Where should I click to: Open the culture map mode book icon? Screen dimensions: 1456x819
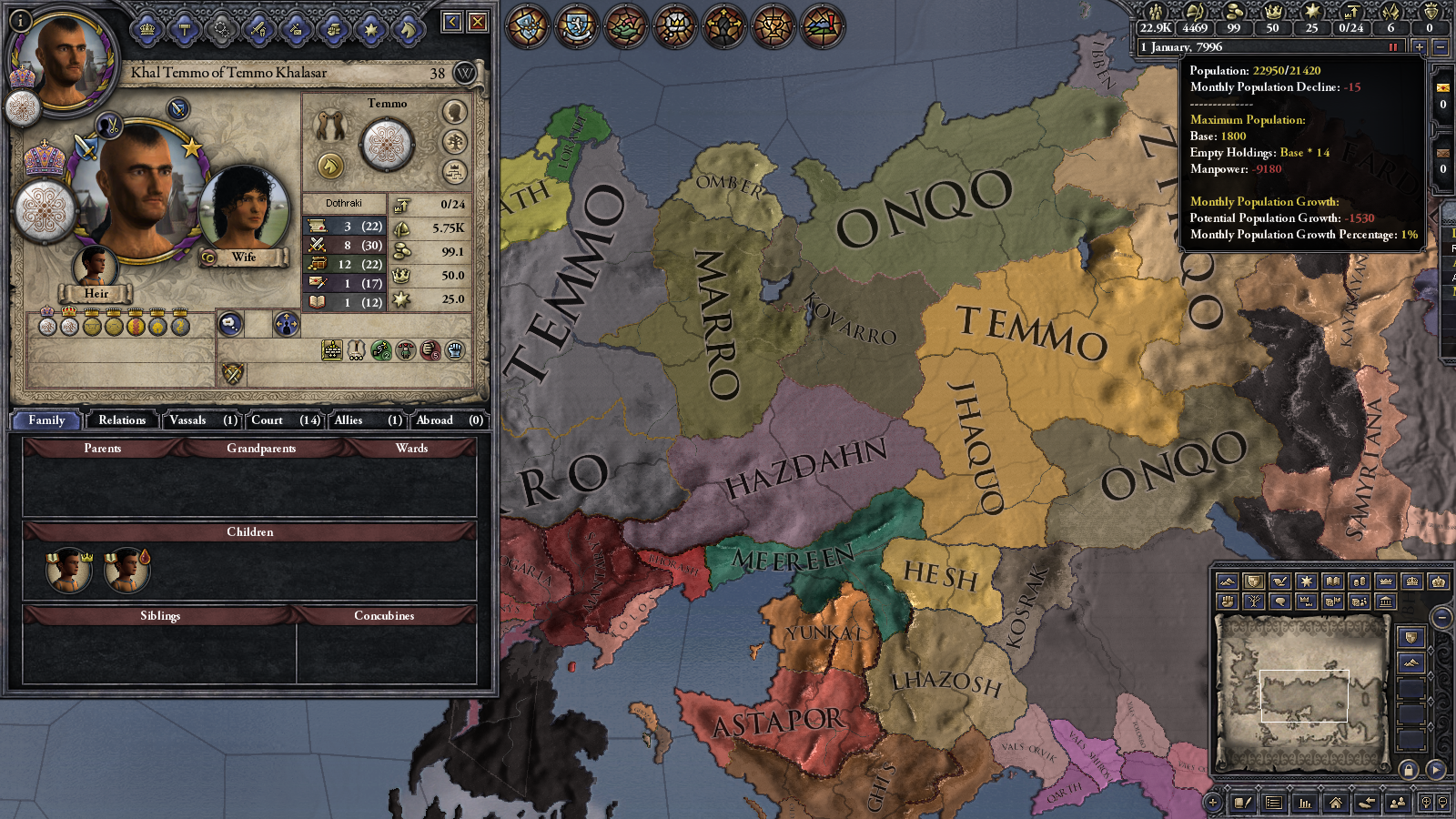point(1332,581)
